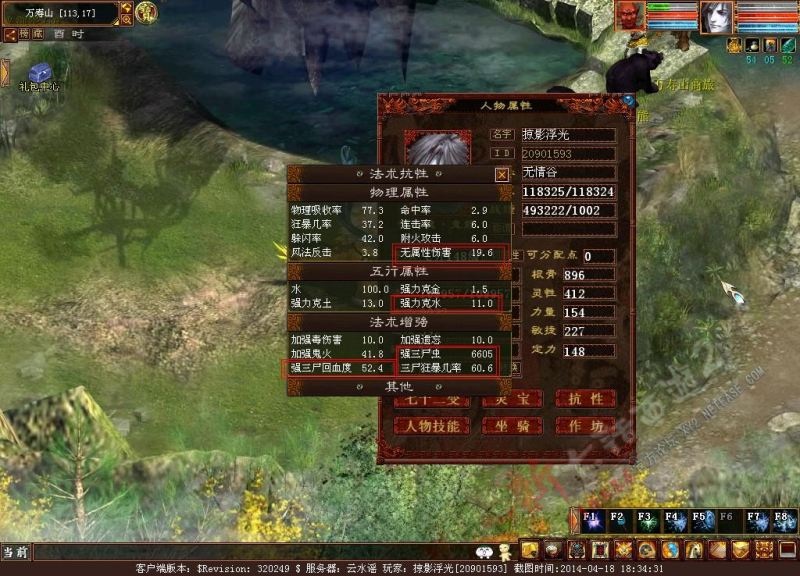Select the red-faced player portrait
This screenshot has width=800, height=576.
[628, 16]
